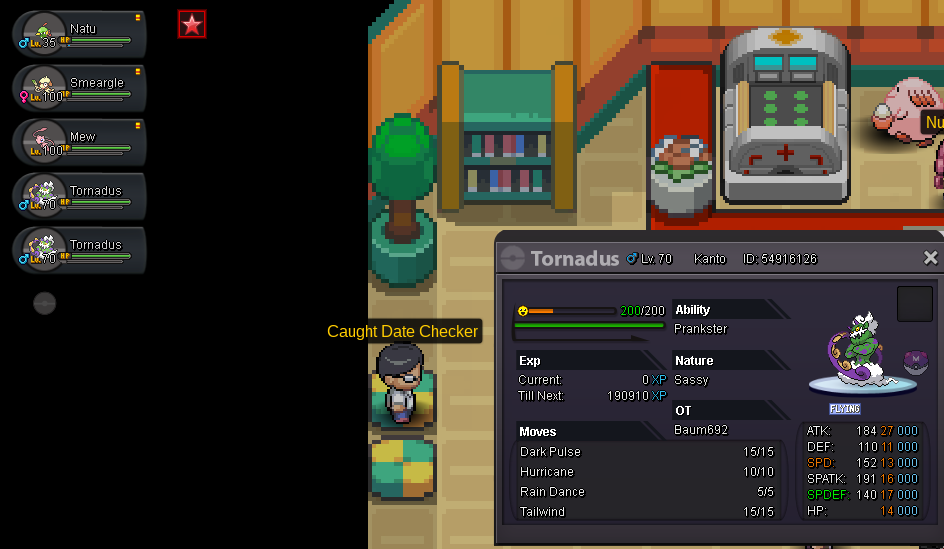Image resolution: width=944 pixels, height=549 pixels.
Task: Select Smeargle in the party list
Action: pyautogui.click(x=80, y=88)
